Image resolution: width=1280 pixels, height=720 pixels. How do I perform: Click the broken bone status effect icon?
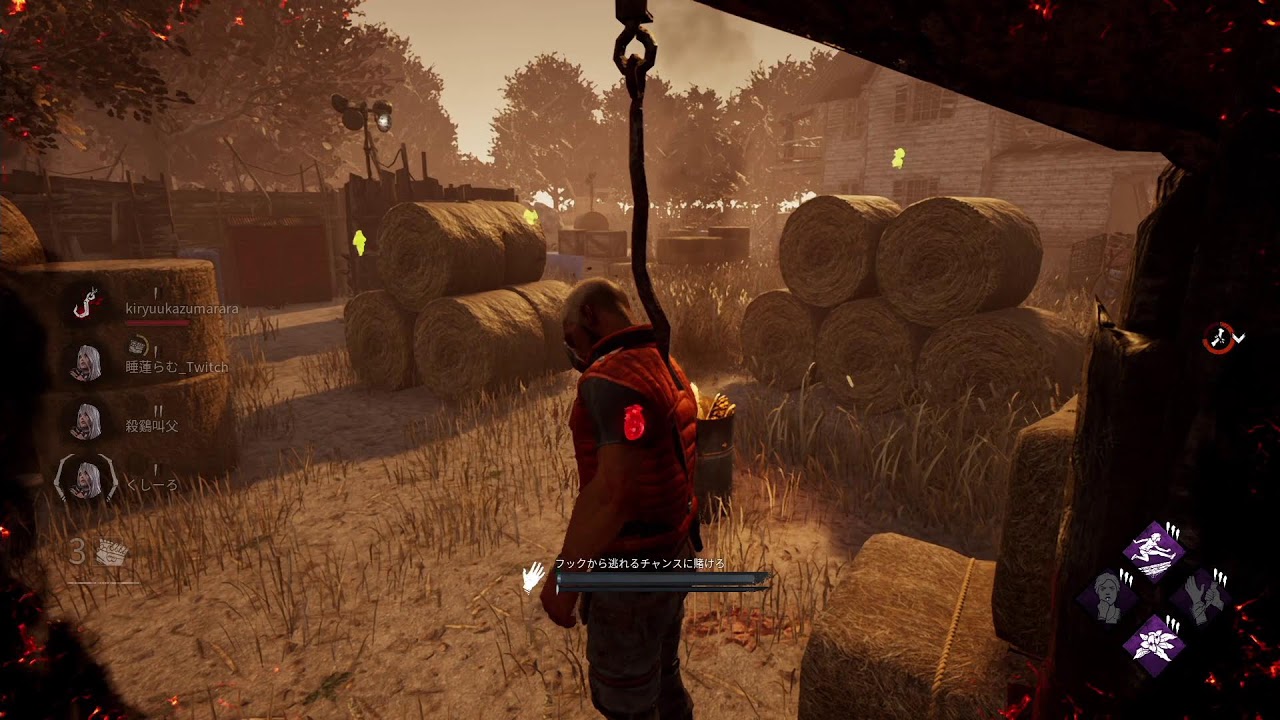coord(1219,338)
